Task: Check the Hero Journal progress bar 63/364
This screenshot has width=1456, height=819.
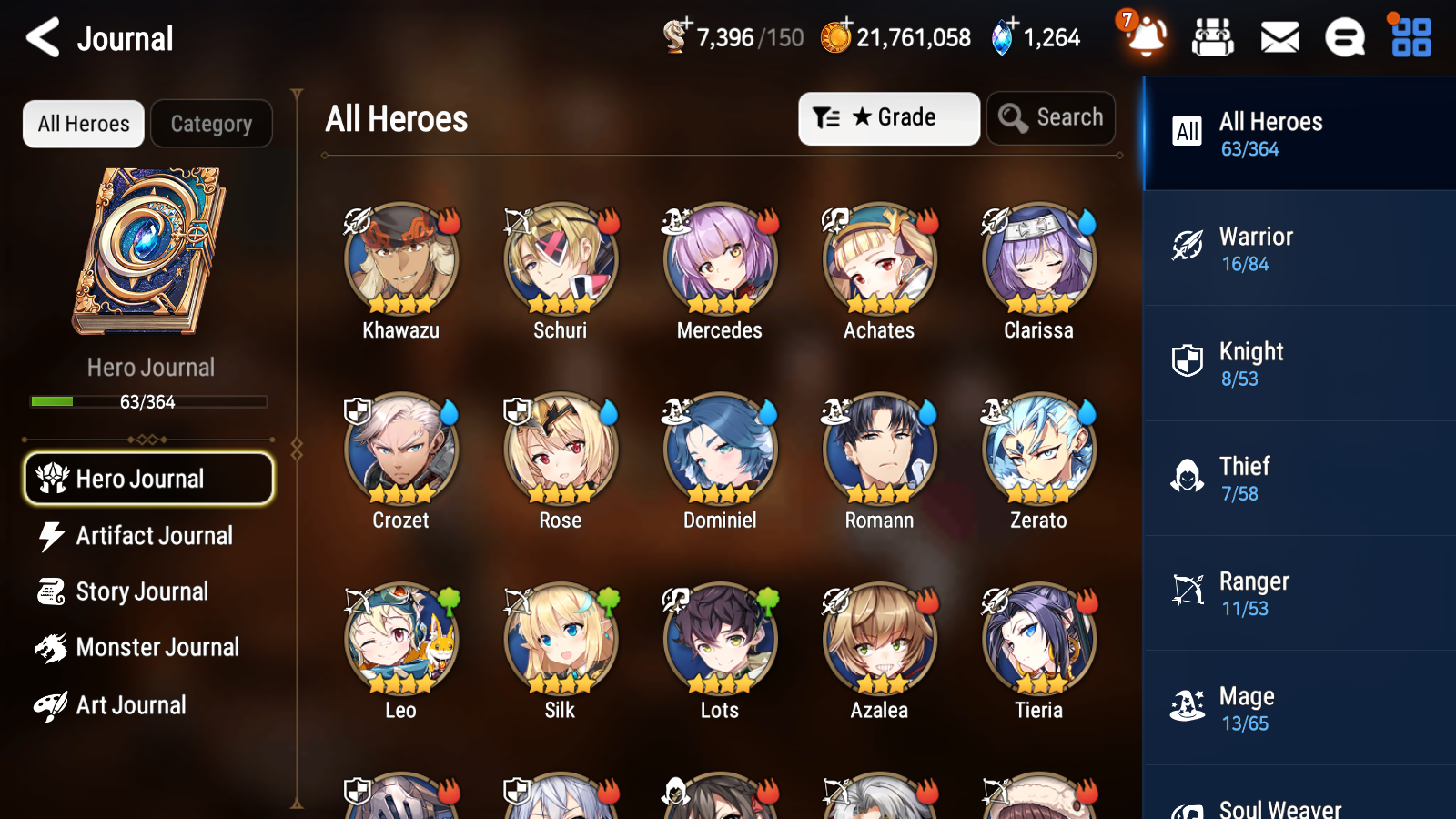Action: point(148,401)
